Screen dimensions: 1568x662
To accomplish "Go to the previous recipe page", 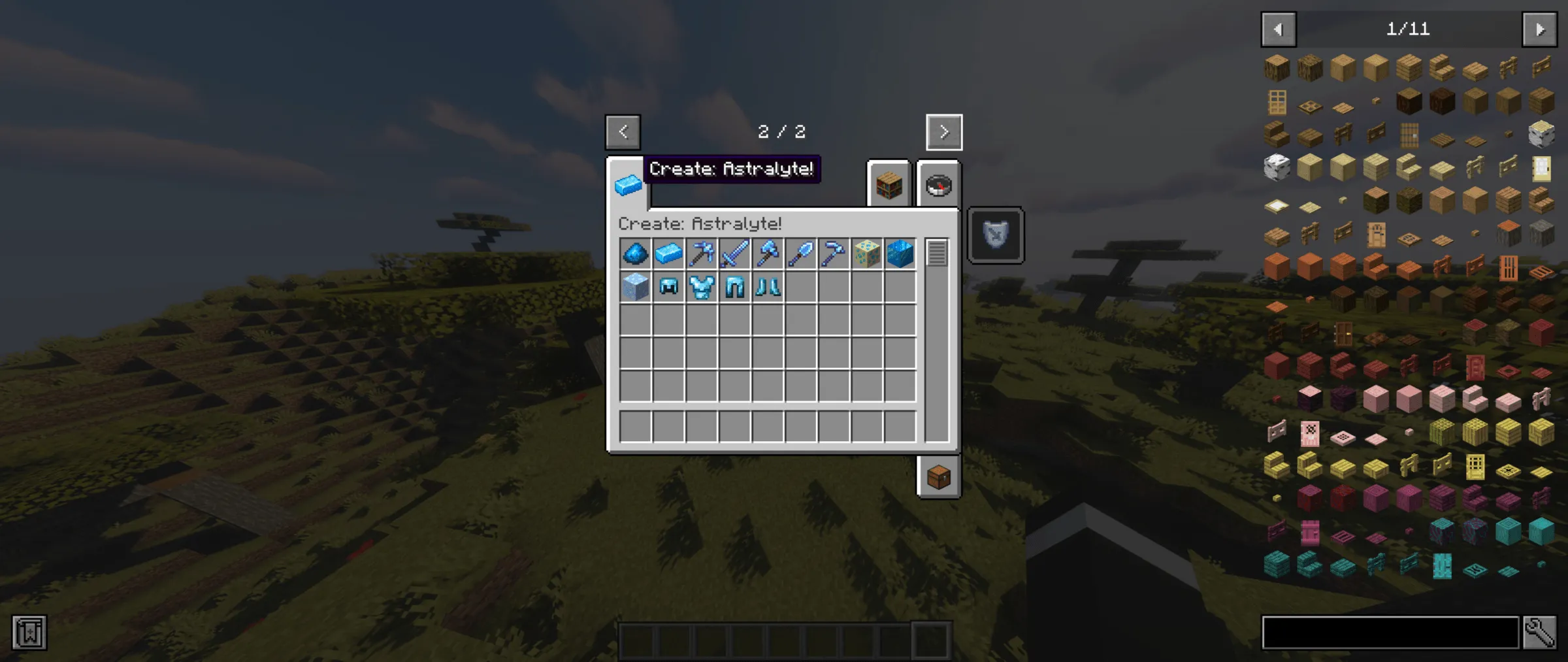I will (623, 131).
